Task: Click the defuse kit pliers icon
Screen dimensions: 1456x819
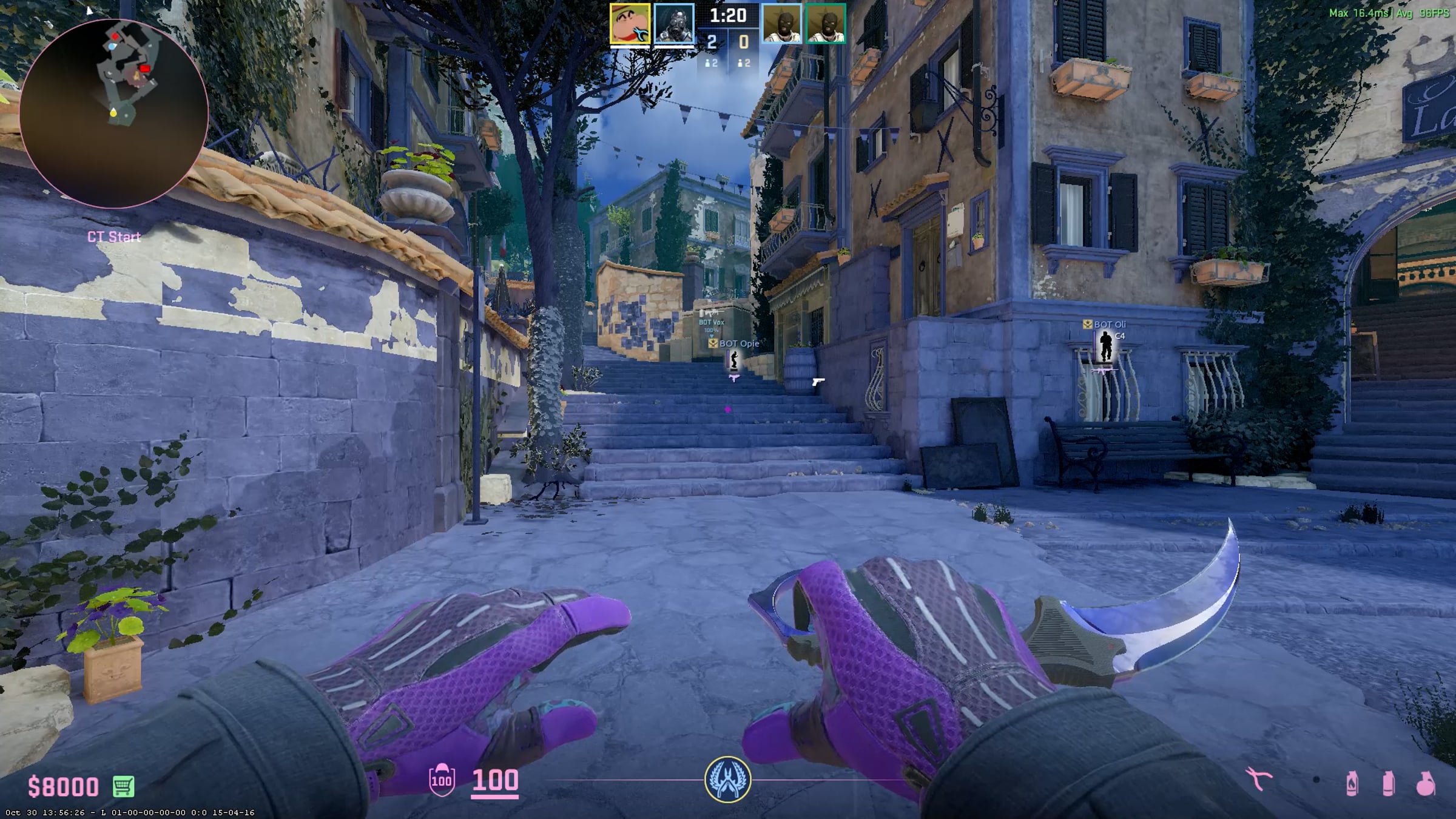Action: [x=1258, y=780]
